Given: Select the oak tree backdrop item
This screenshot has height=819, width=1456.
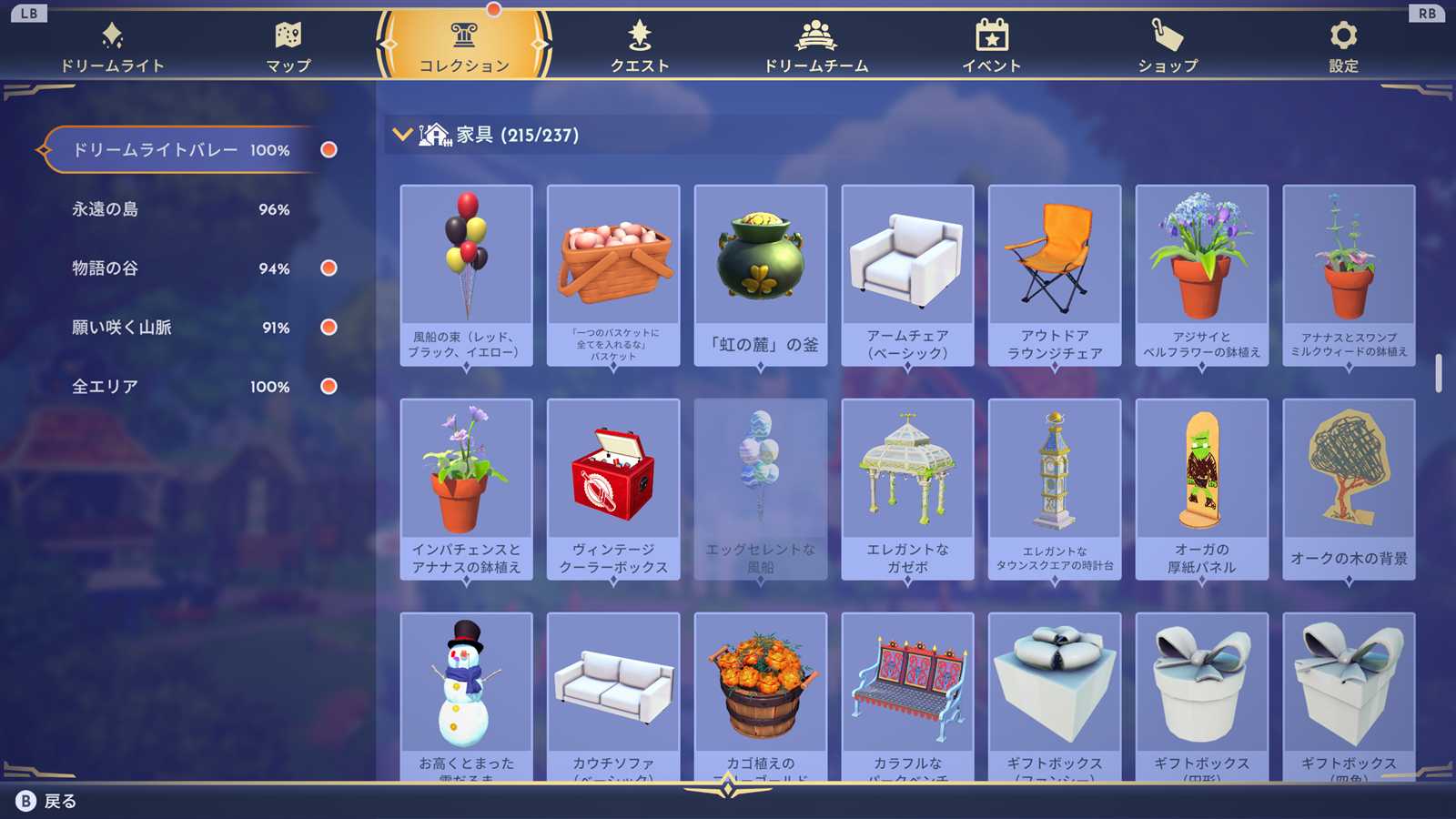Looking at the screenshot, I should (1349, 489).
